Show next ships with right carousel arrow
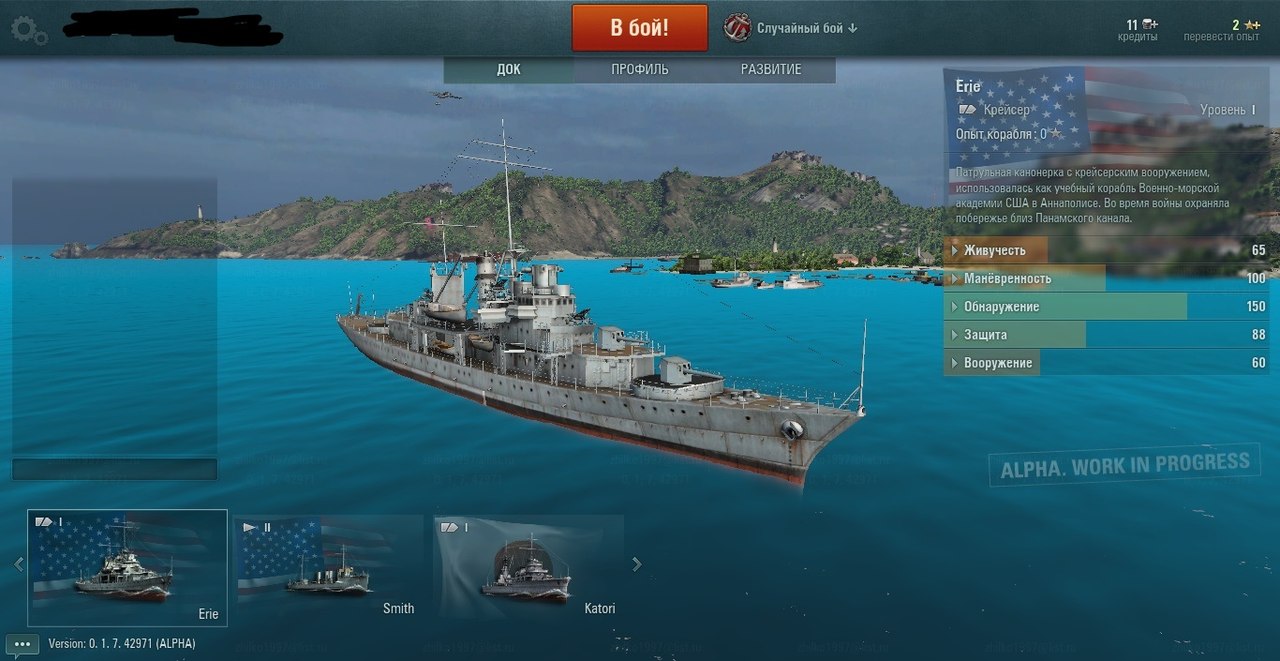This screenshot has width=1280, height=661. 637,564
